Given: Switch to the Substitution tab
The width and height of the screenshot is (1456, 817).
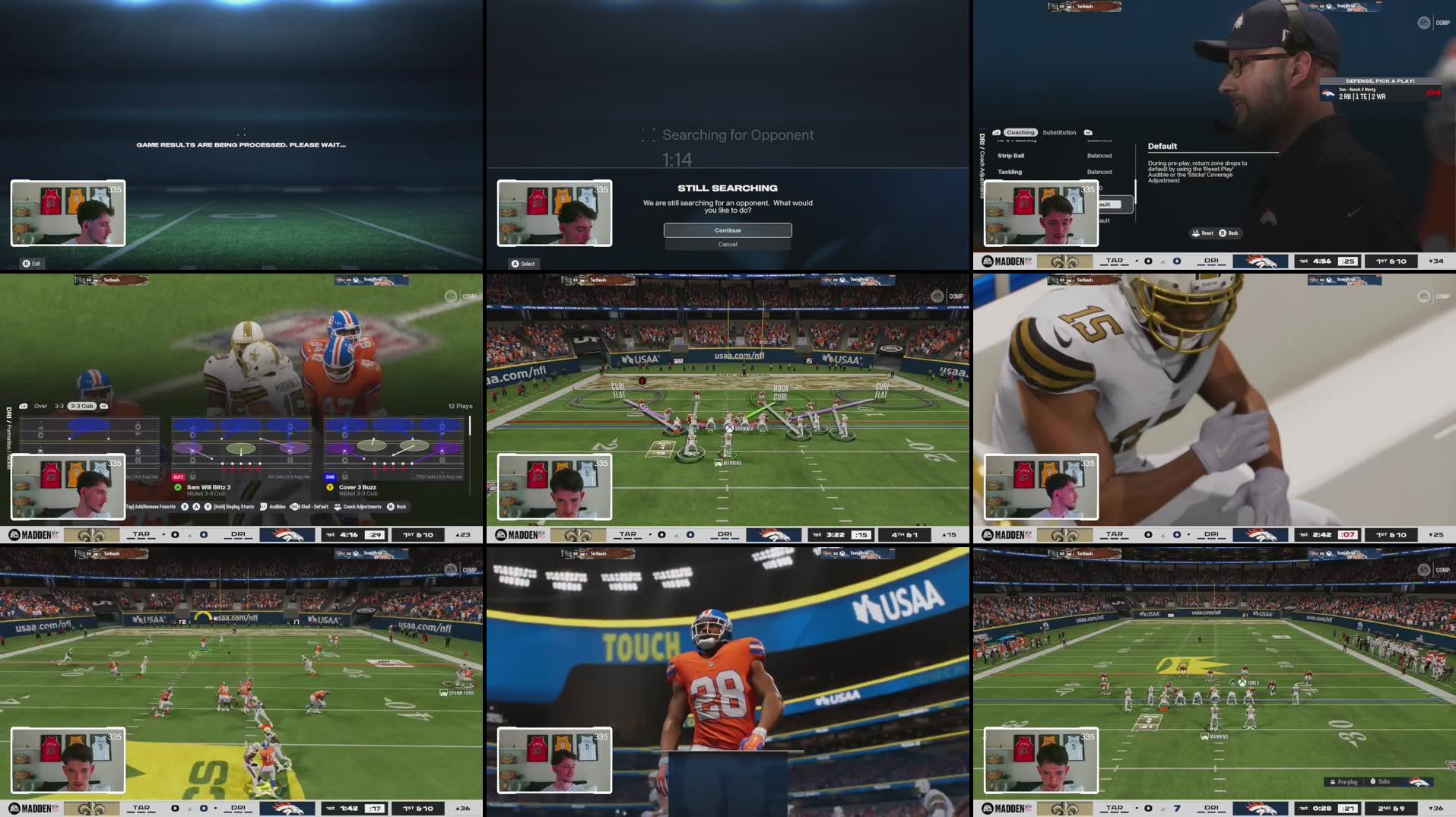Looking at the screenshot, I should pos(1059,133).
